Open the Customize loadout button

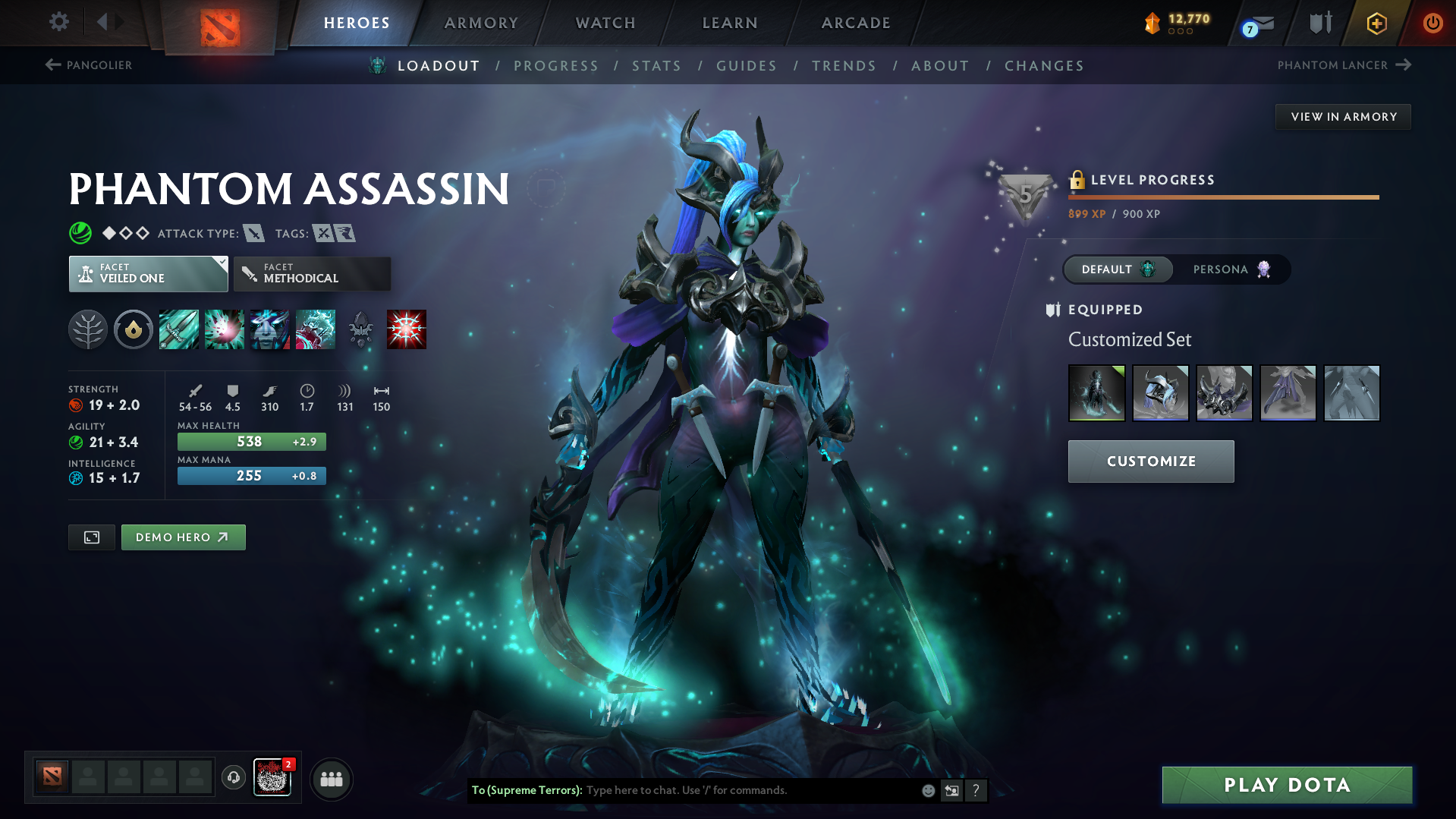click(x=1150, y=461)
